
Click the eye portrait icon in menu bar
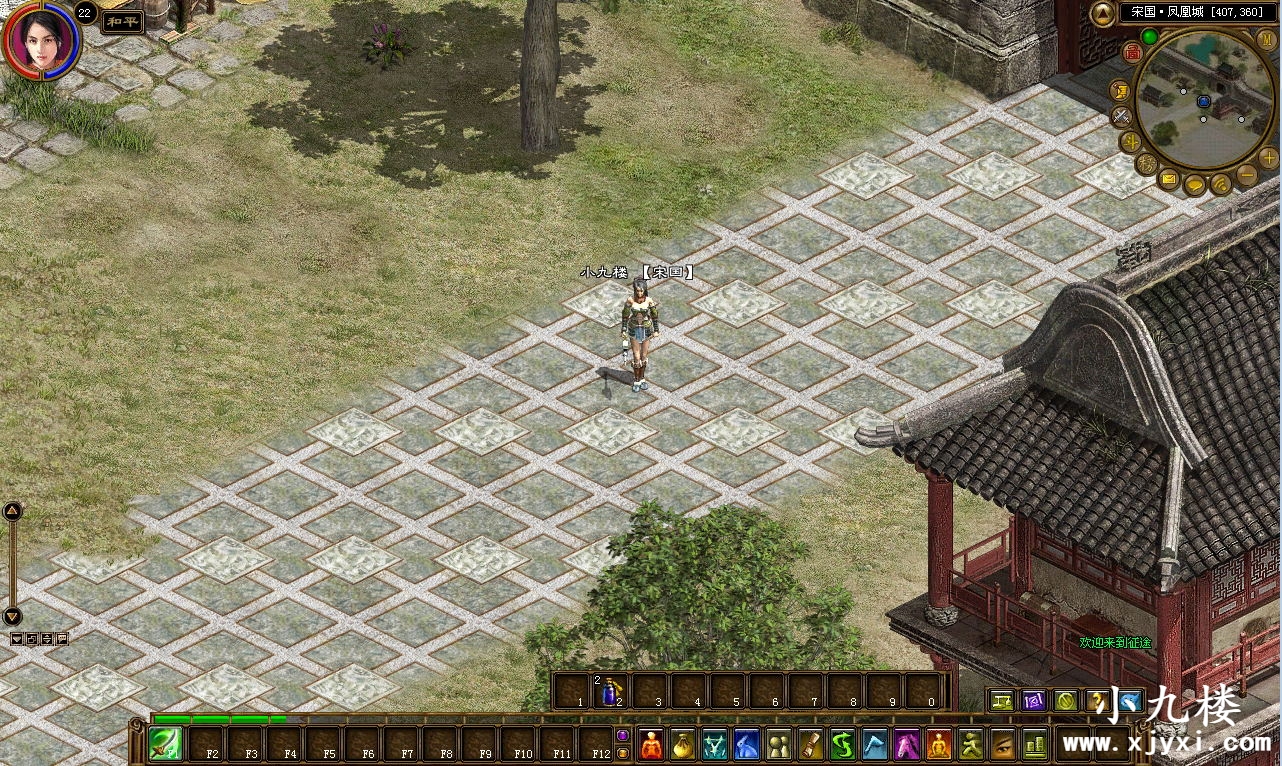pos(1003,744)
